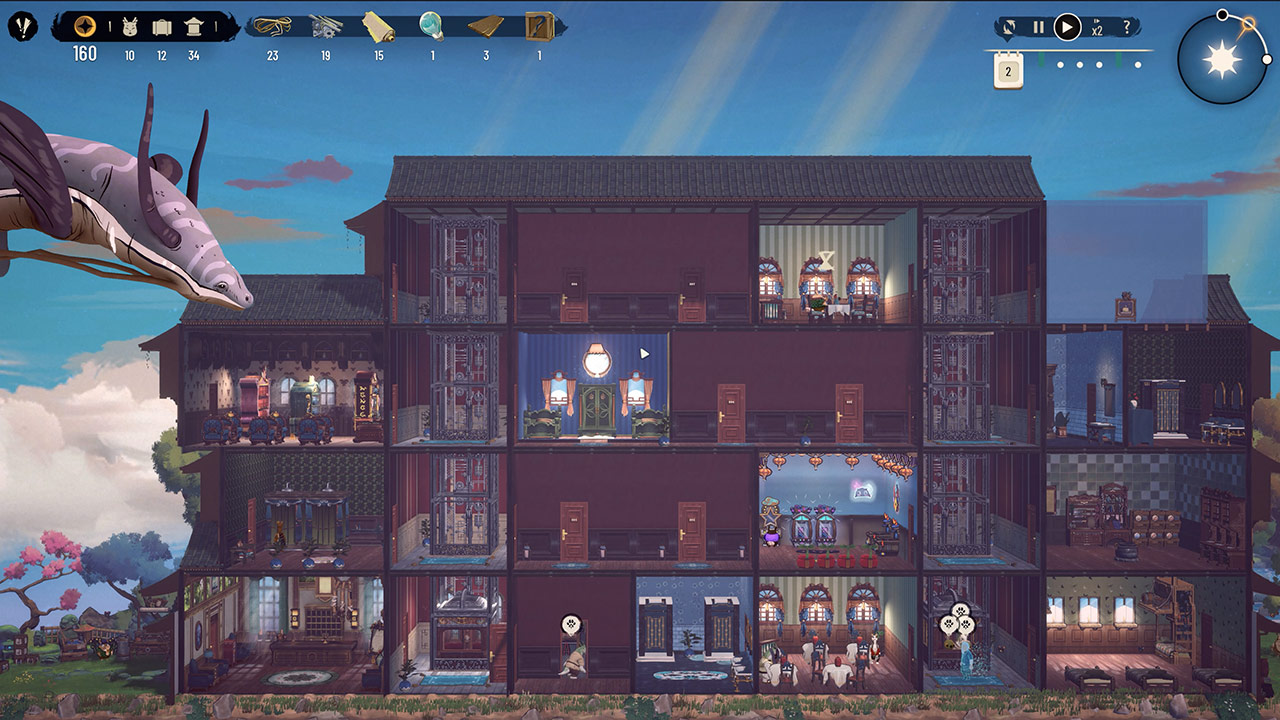Click the pagoda lantern icon

[194, 27]
